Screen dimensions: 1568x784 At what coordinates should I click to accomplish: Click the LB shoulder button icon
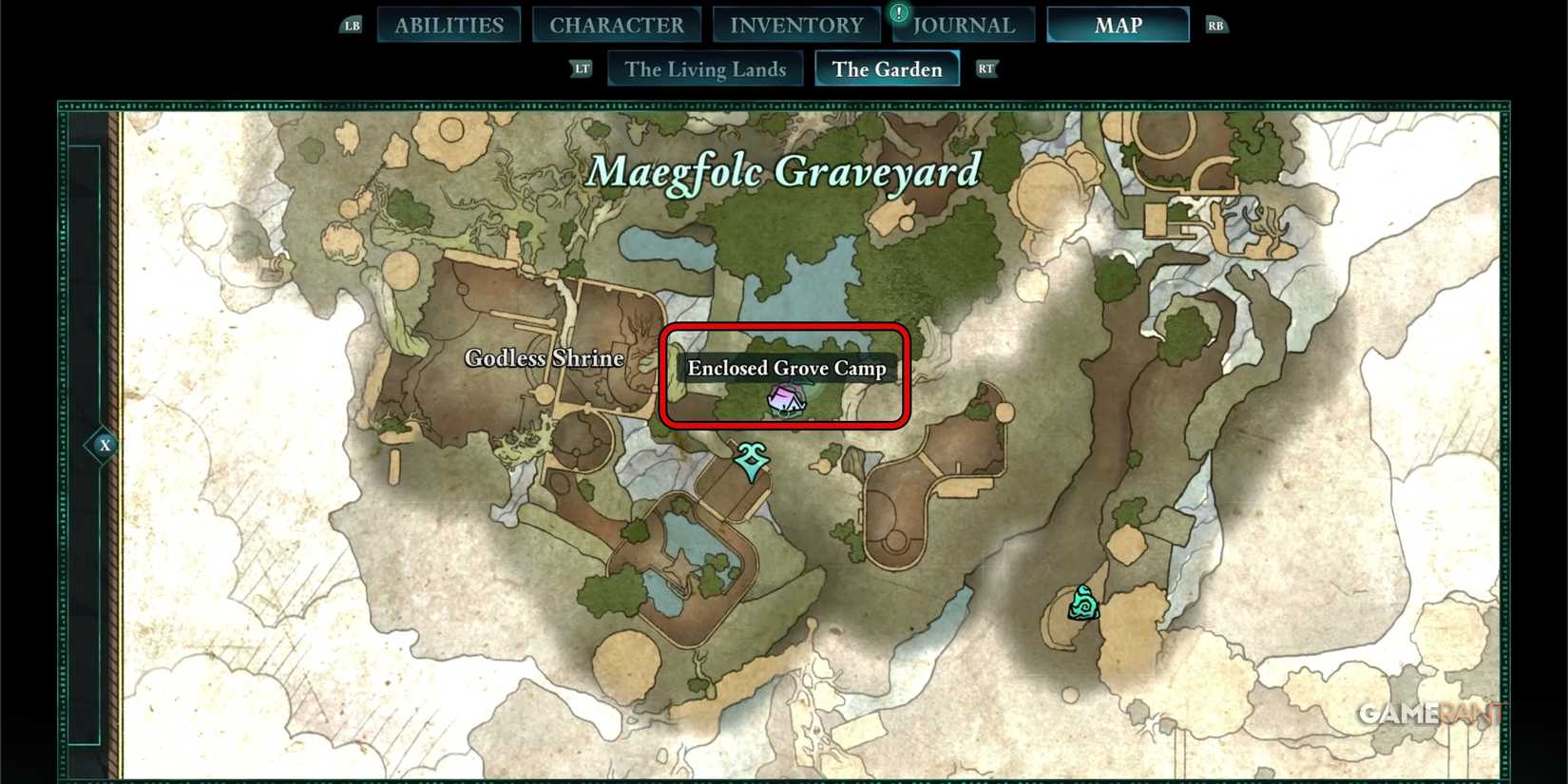(351, 26)
